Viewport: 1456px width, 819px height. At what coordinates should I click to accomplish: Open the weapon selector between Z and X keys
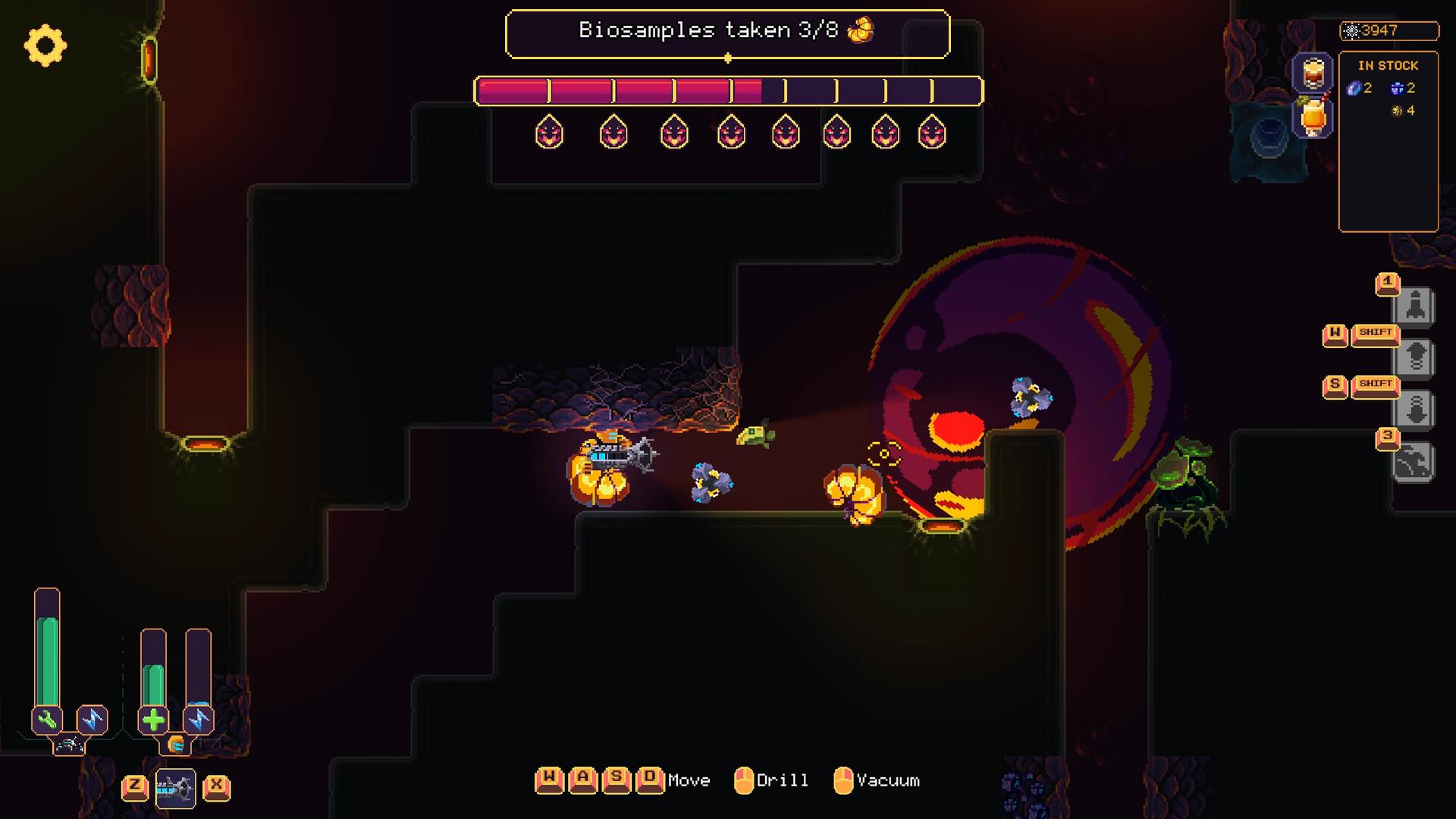(x=177, y=789)
